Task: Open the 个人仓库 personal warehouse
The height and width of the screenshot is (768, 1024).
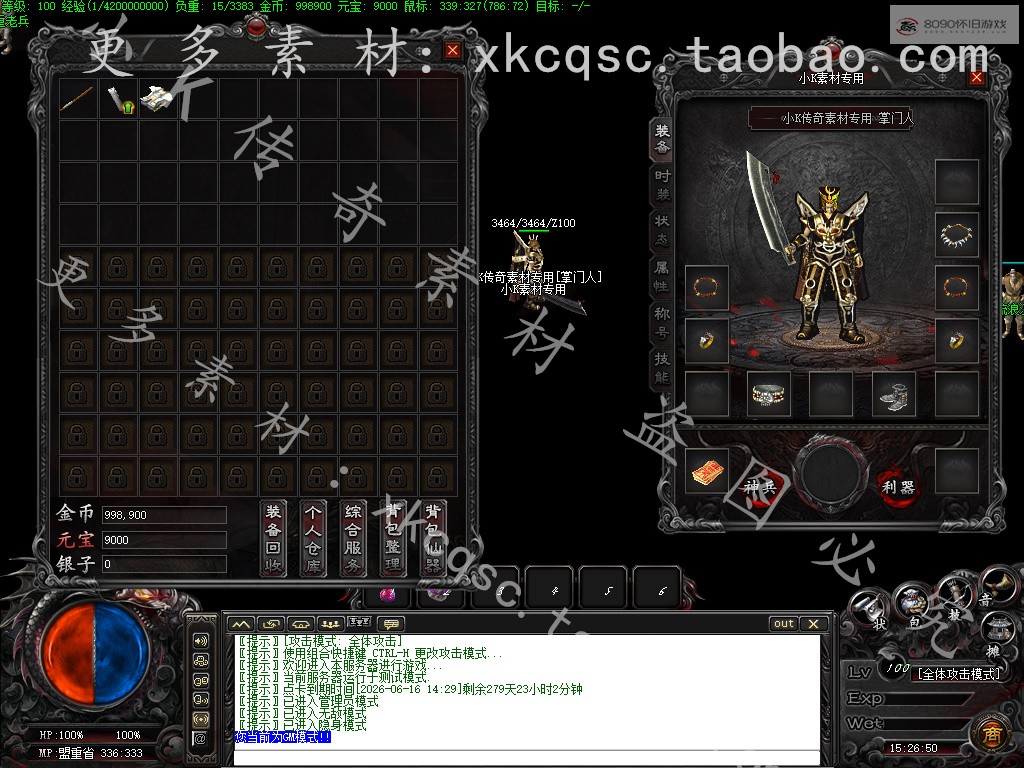Action: point(314,537)
